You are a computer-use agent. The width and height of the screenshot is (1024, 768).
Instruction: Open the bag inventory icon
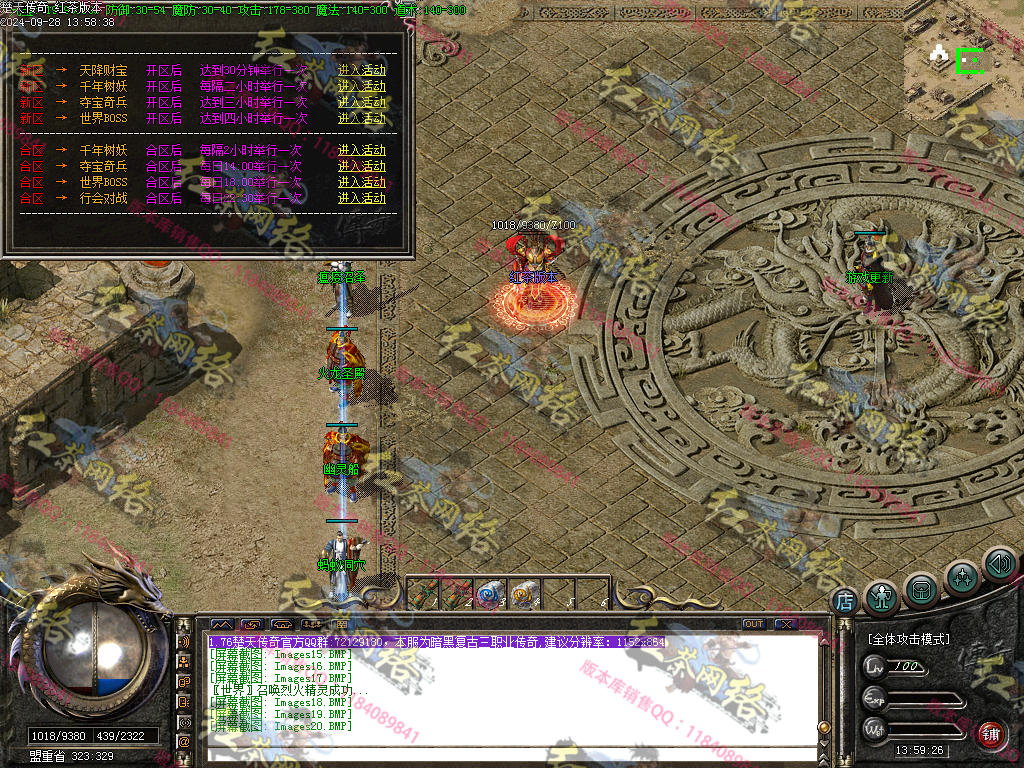[921, 589]
